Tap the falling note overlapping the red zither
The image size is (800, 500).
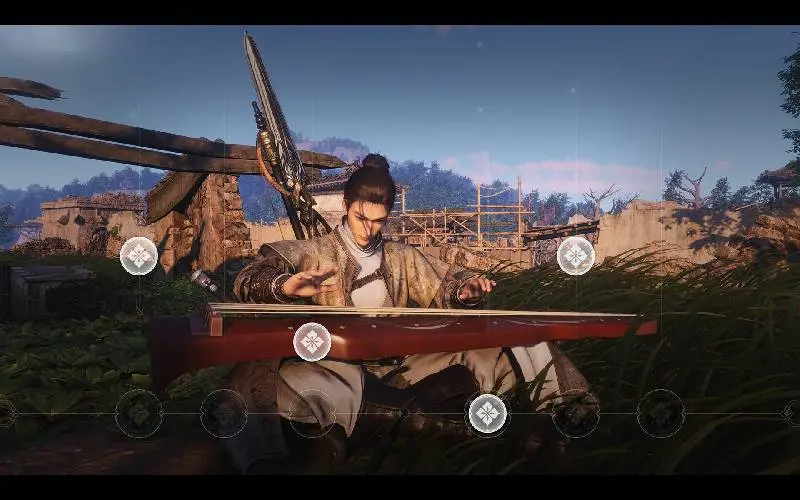(x=312, y=342)
